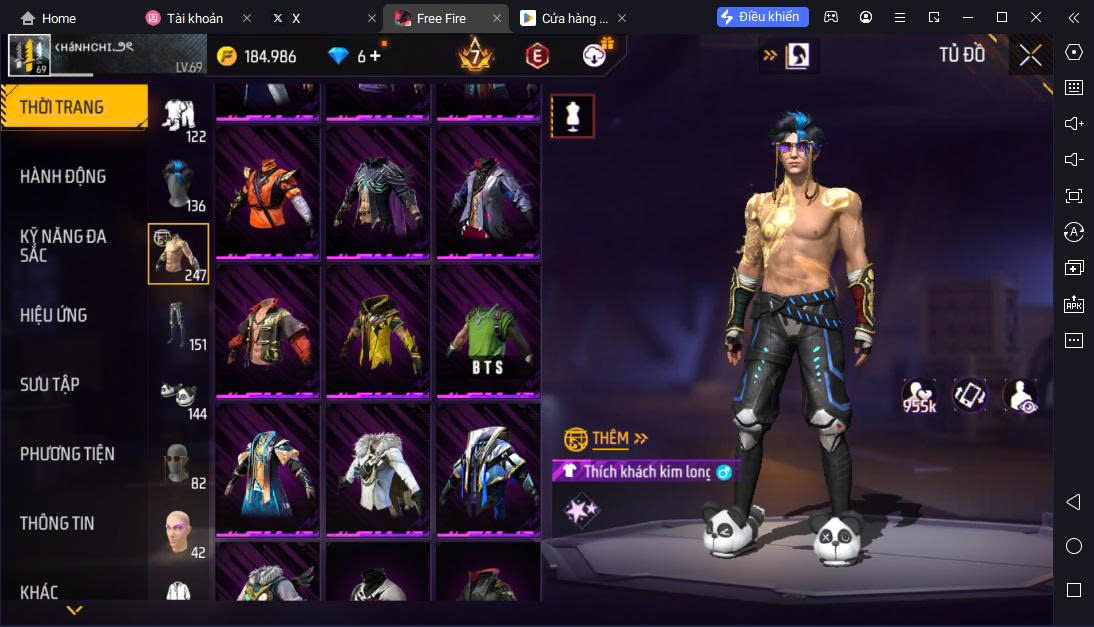Open the shoes subcategory with 144 items
Viewport: 1094px width, 627px height.
(x=179, y=393)
